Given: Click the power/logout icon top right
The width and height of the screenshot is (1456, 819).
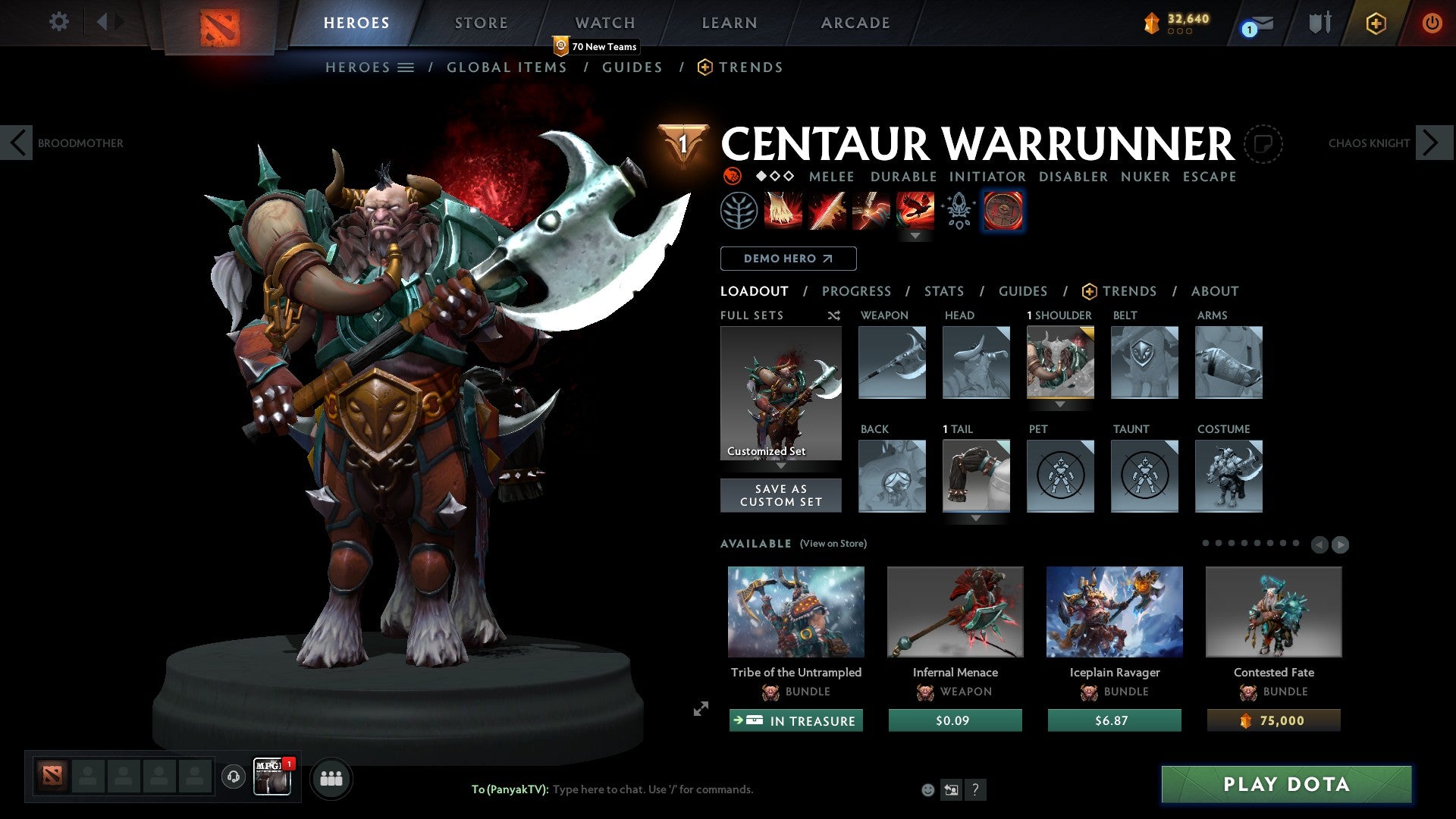Looking at the screenshot, I should [x=1432, y=23].
